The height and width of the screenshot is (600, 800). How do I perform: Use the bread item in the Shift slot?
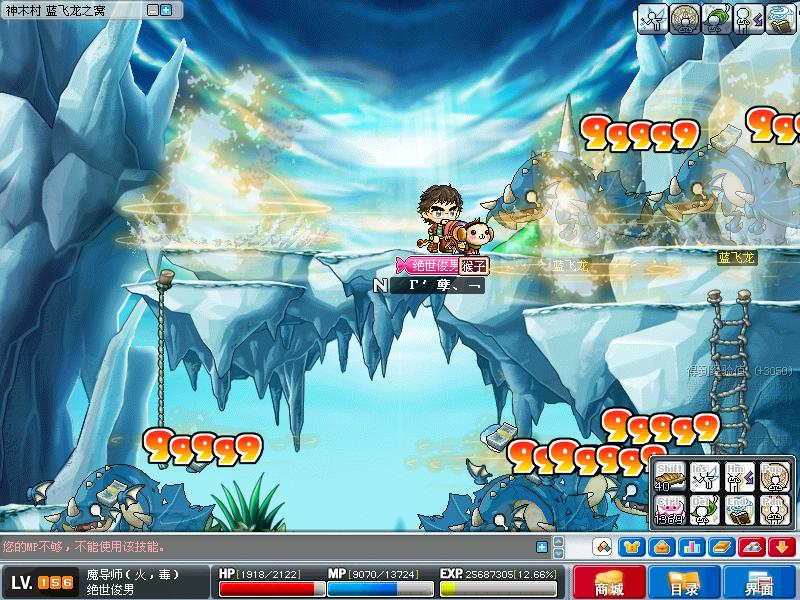(669, 477)
